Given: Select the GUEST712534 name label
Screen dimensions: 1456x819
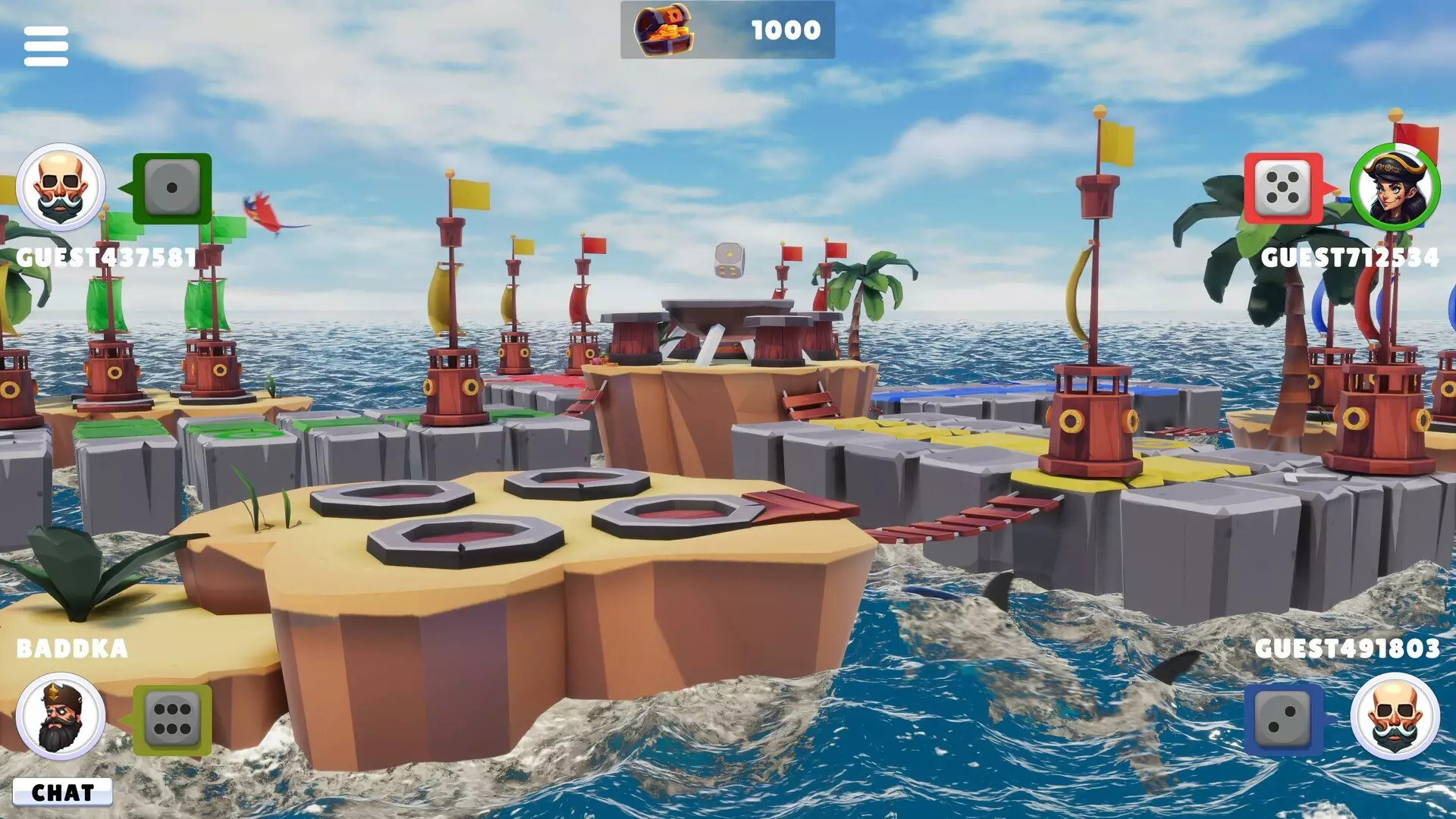Looking at the screenshot, I should coord(1351,258).
